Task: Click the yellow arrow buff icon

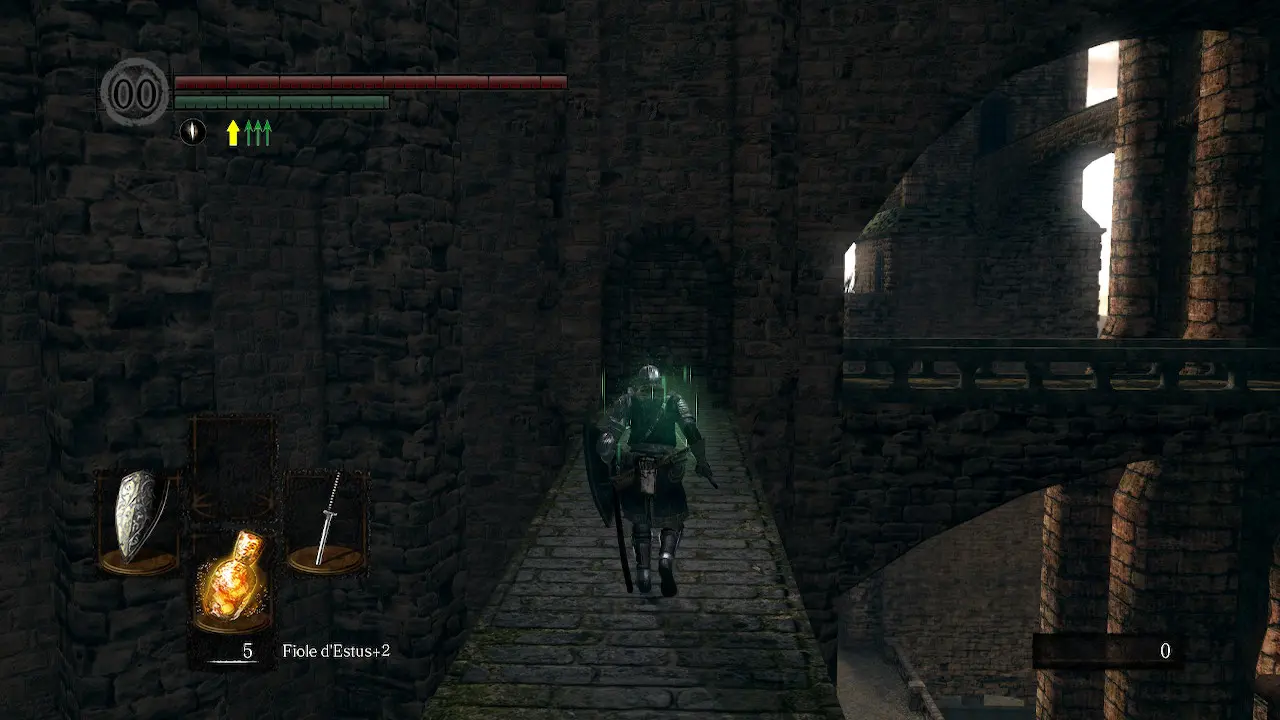Action: click(233, 132)
